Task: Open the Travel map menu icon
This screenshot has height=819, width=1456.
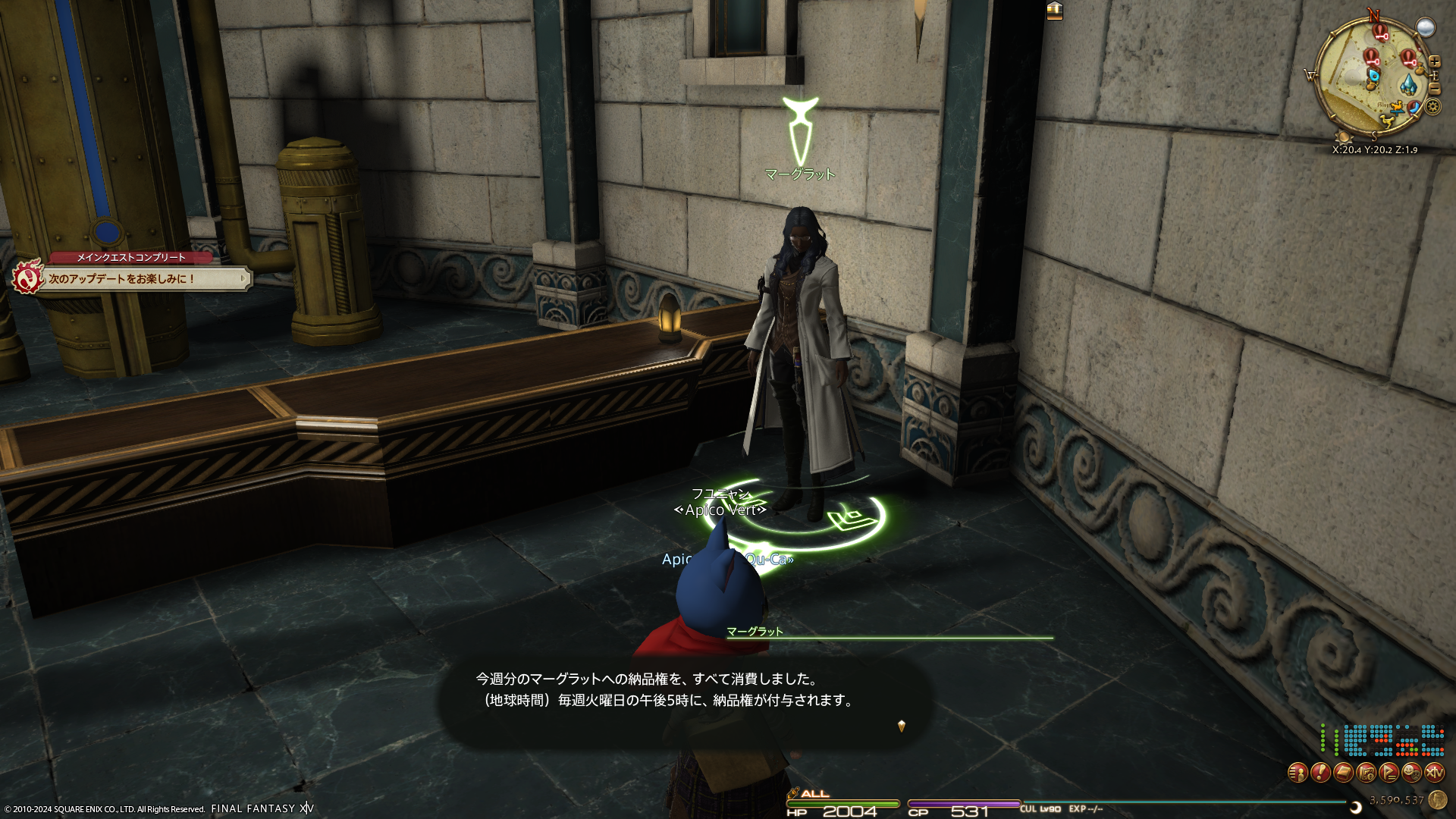Action: click(1366, 773)
